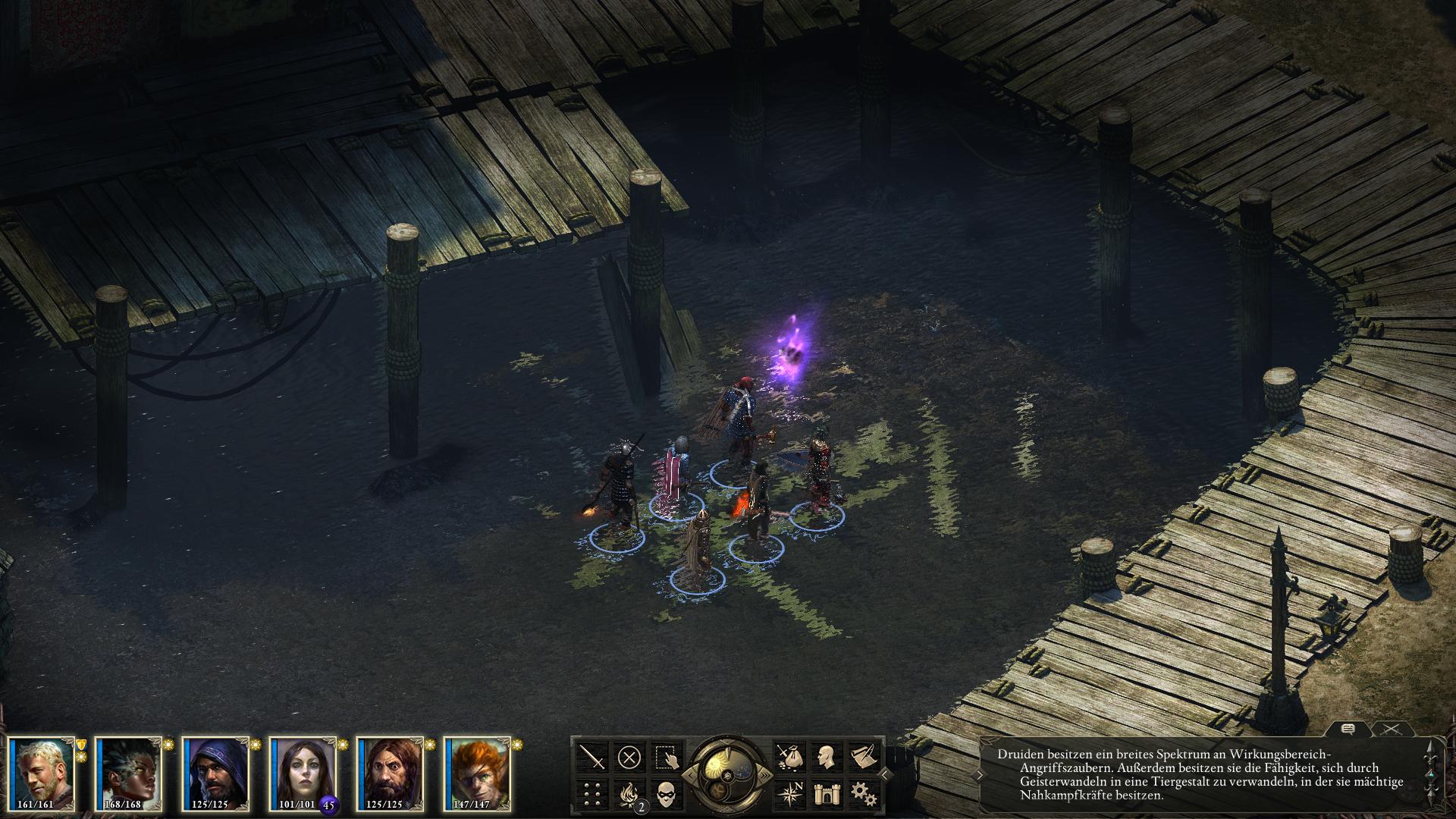Cancel action with the crossed-circle button
This screenshot has width=1456, height=819.
pyautogui.click(x=629, y=756)
